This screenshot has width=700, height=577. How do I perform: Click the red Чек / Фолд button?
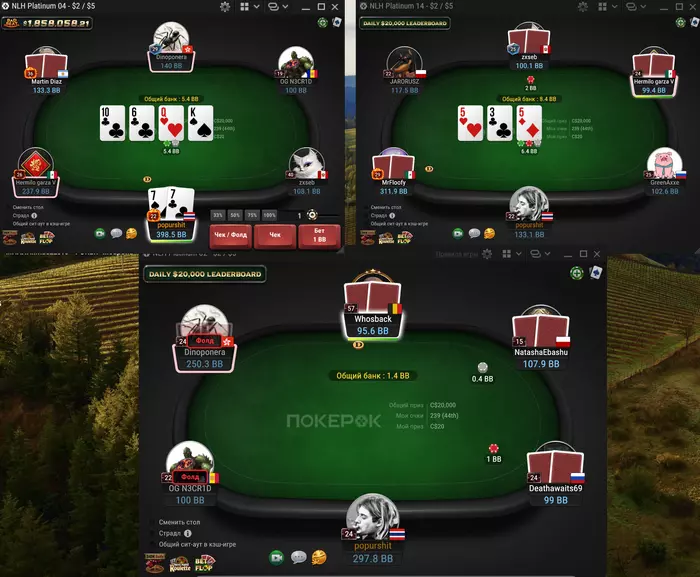coord(231,236)
